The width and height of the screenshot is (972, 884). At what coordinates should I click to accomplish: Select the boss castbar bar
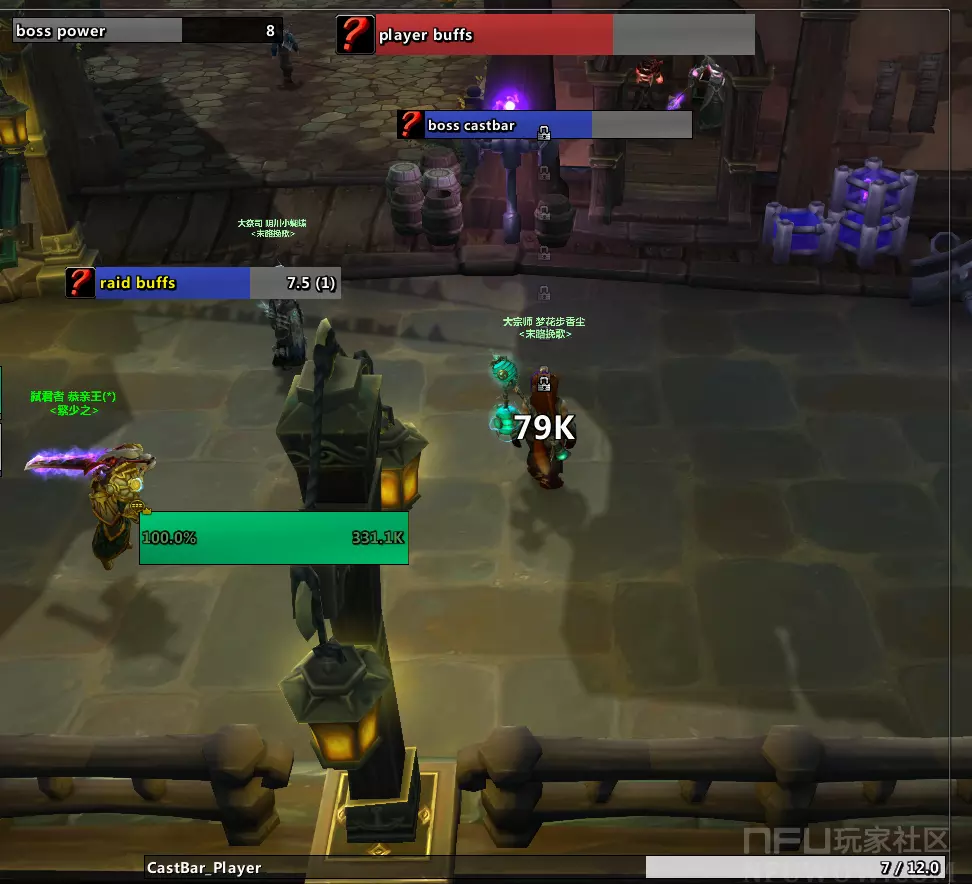[x=558, y=125]
